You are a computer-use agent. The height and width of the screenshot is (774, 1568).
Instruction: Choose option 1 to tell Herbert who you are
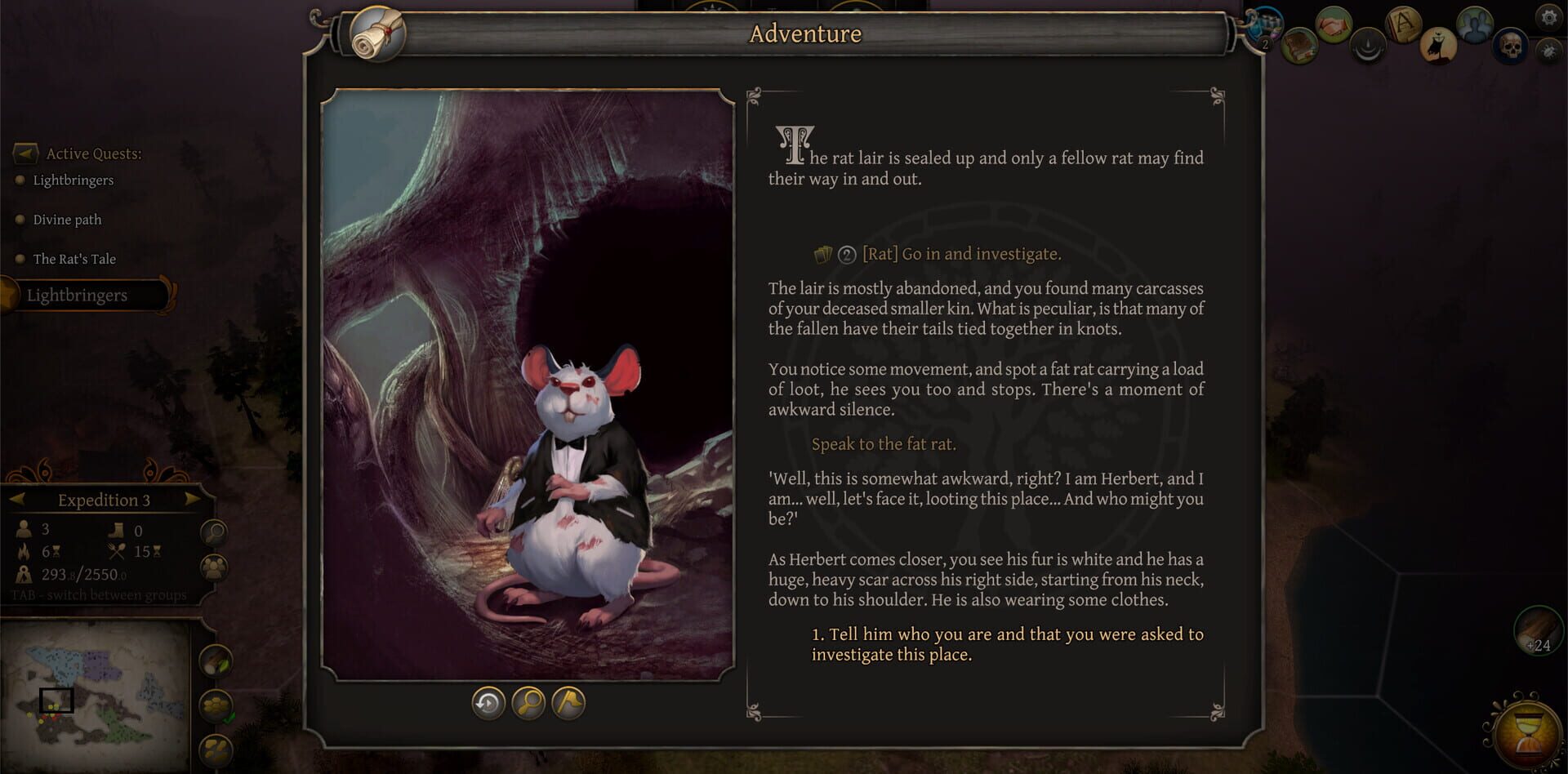(x=1008, y=644)
